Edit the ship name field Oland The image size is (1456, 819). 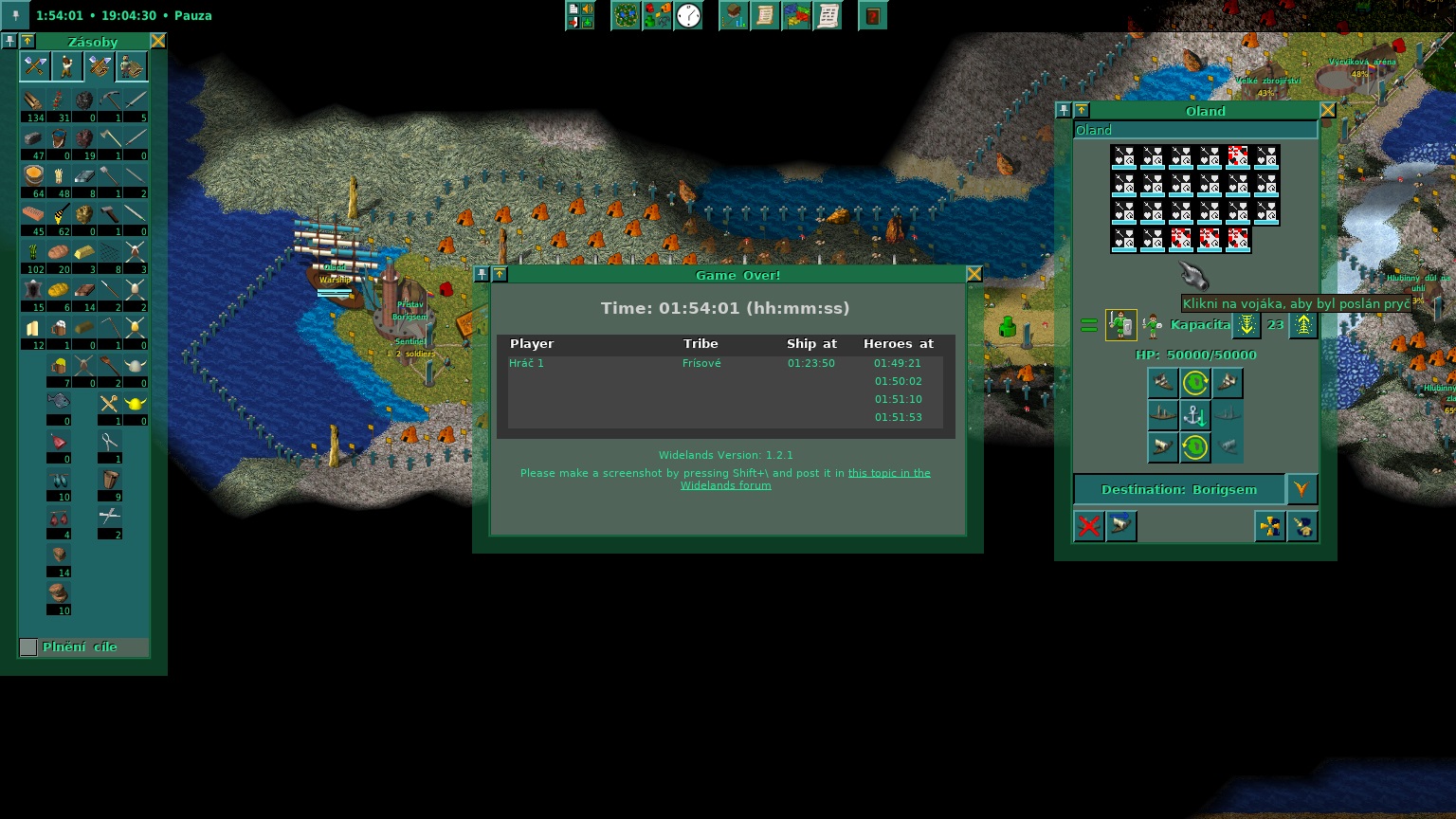click(1194, 130)
